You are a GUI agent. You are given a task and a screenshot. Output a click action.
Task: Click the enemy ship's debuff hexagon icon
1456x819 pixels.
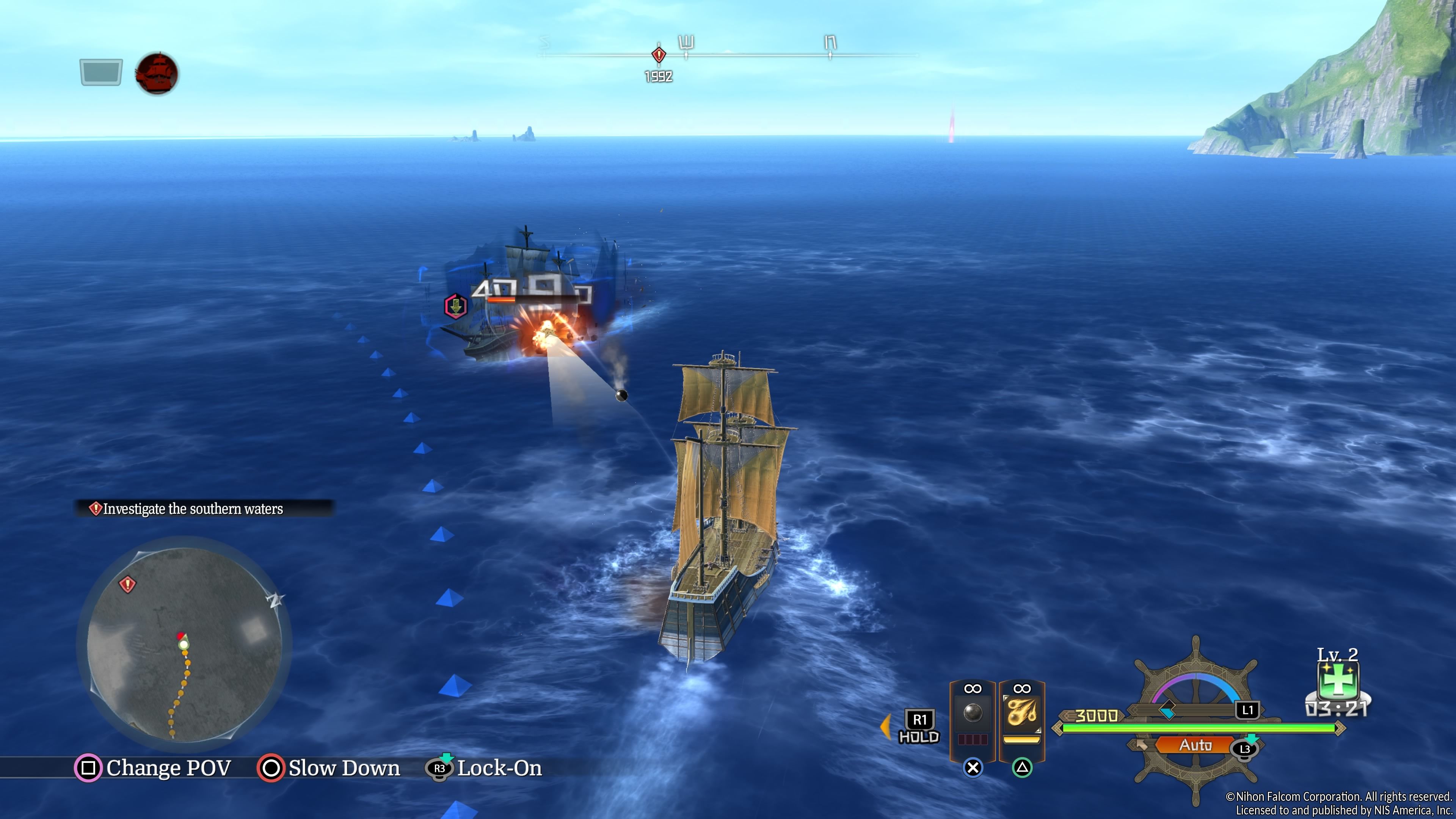coord(455,306)
